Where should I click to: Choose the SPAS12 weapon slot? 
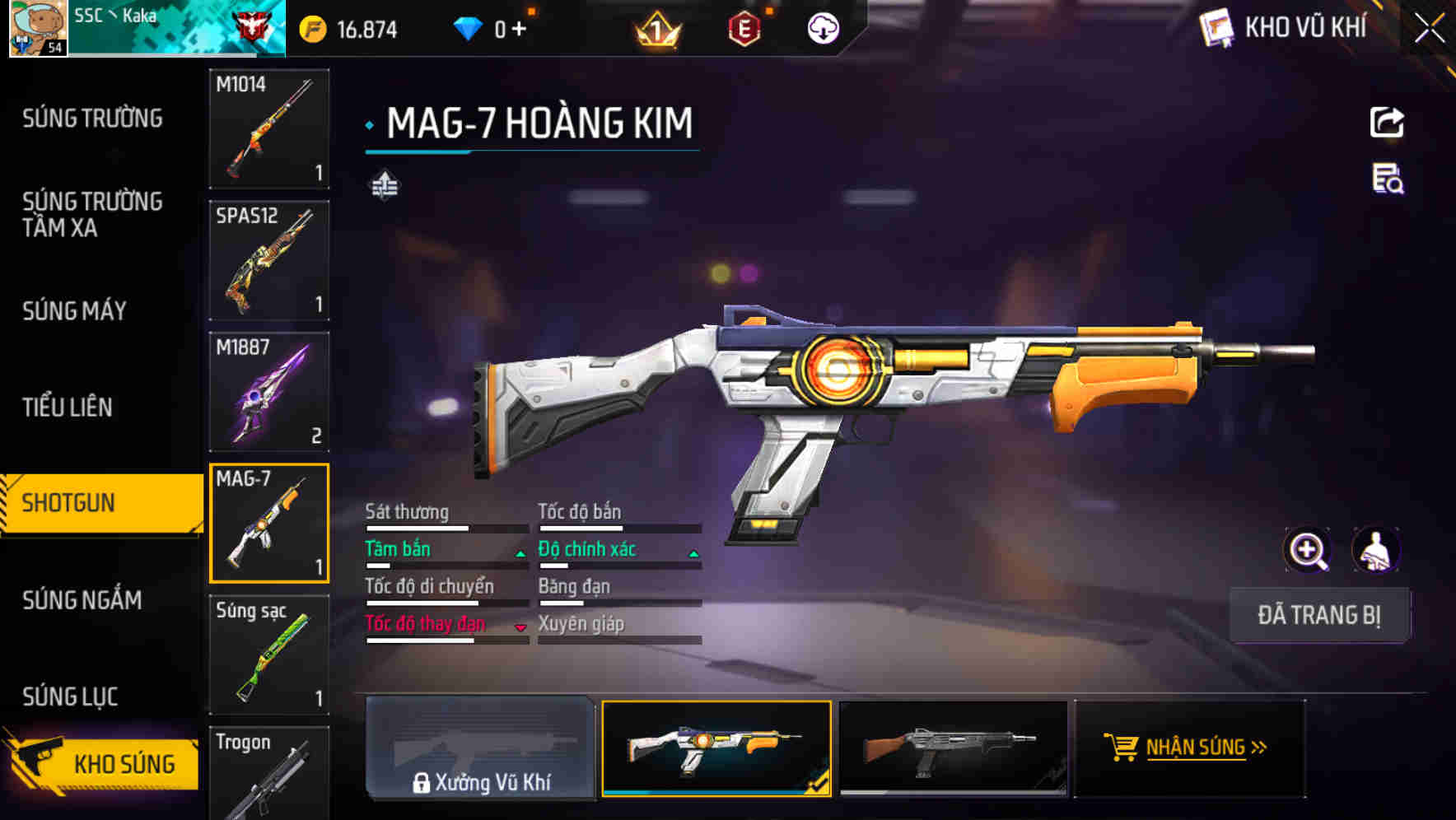(x=269, y=260)
